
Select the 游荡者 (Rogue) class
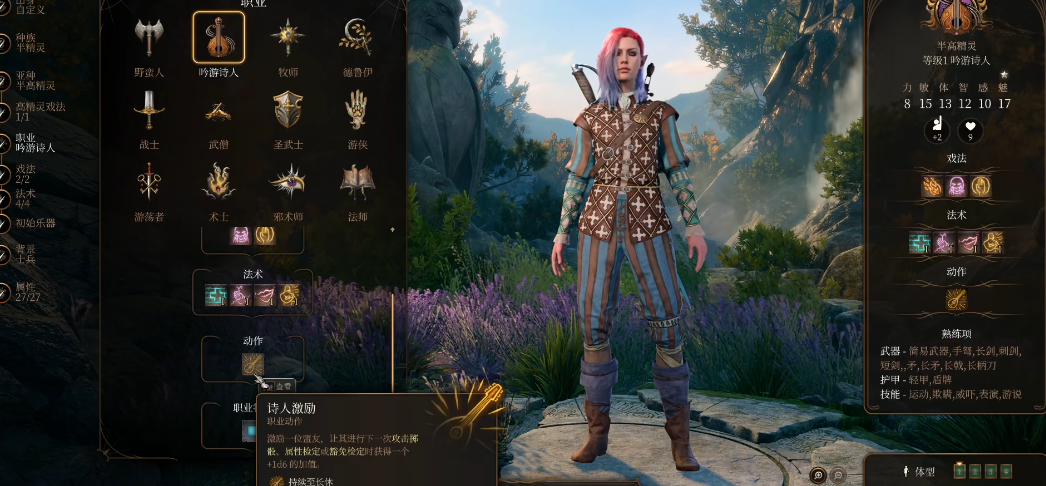(150, 182)
